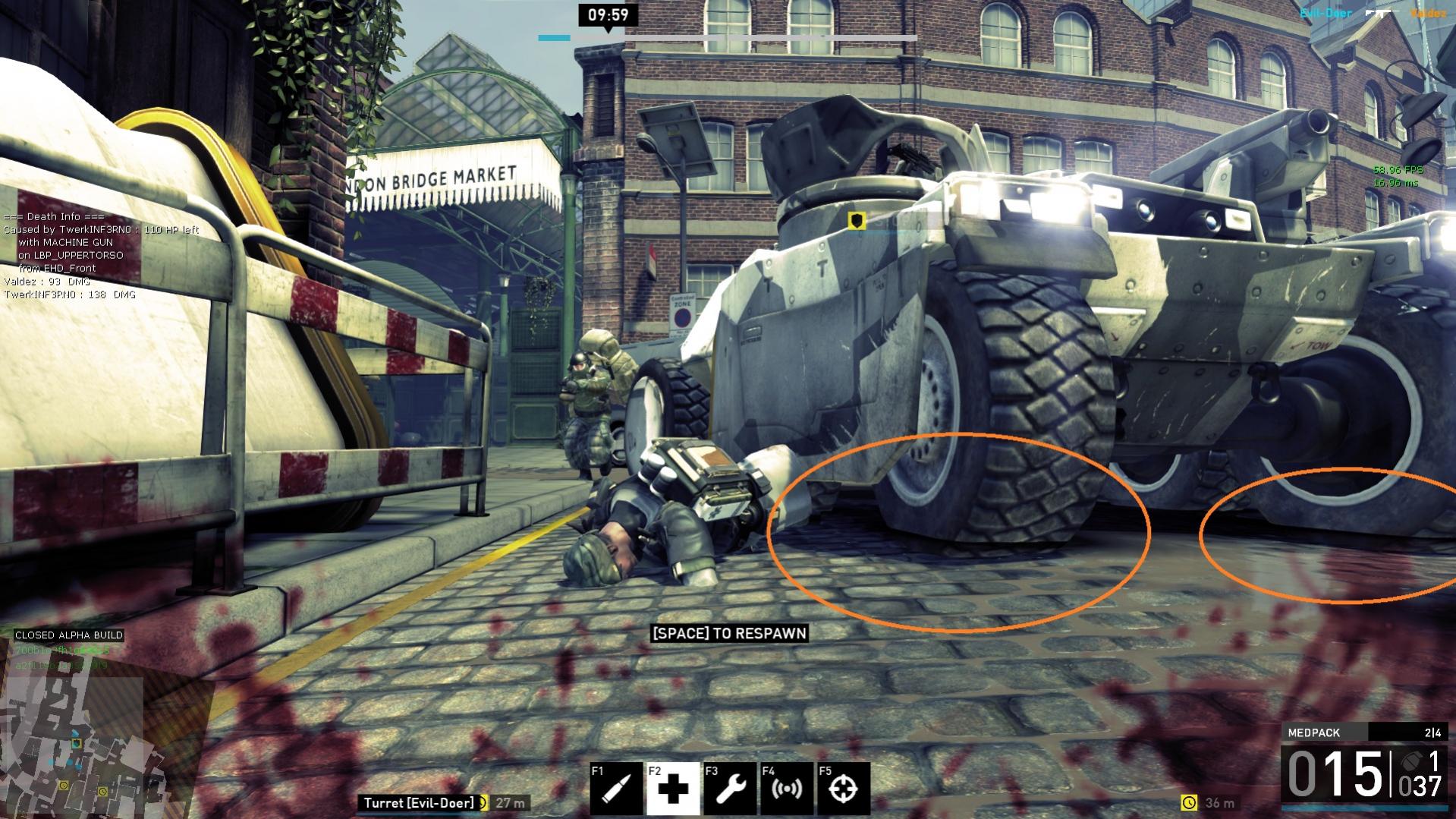Screen dimensions: 1456x819
Task: Pick the crosshair target slot
Action: 842,789
